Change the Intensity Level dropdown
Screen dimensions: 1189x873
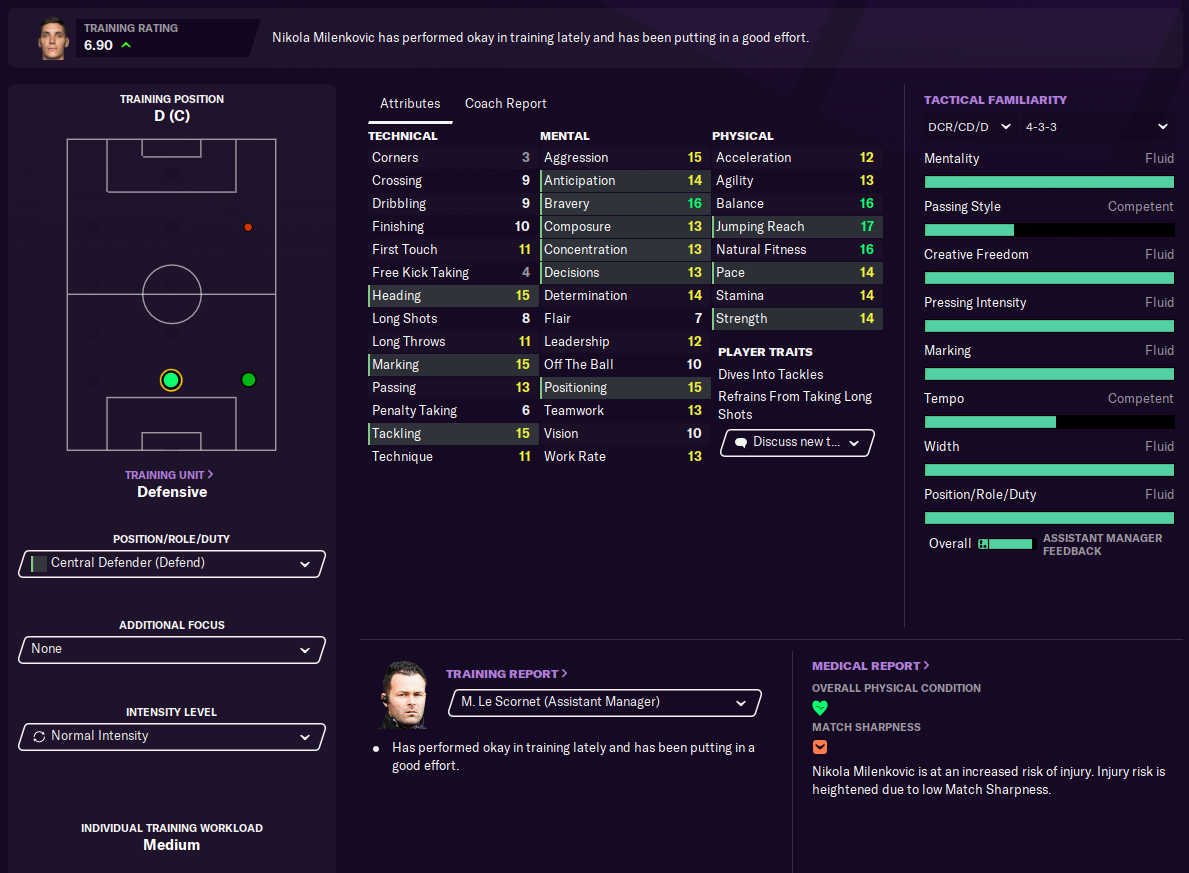click(x=172, y=737)
